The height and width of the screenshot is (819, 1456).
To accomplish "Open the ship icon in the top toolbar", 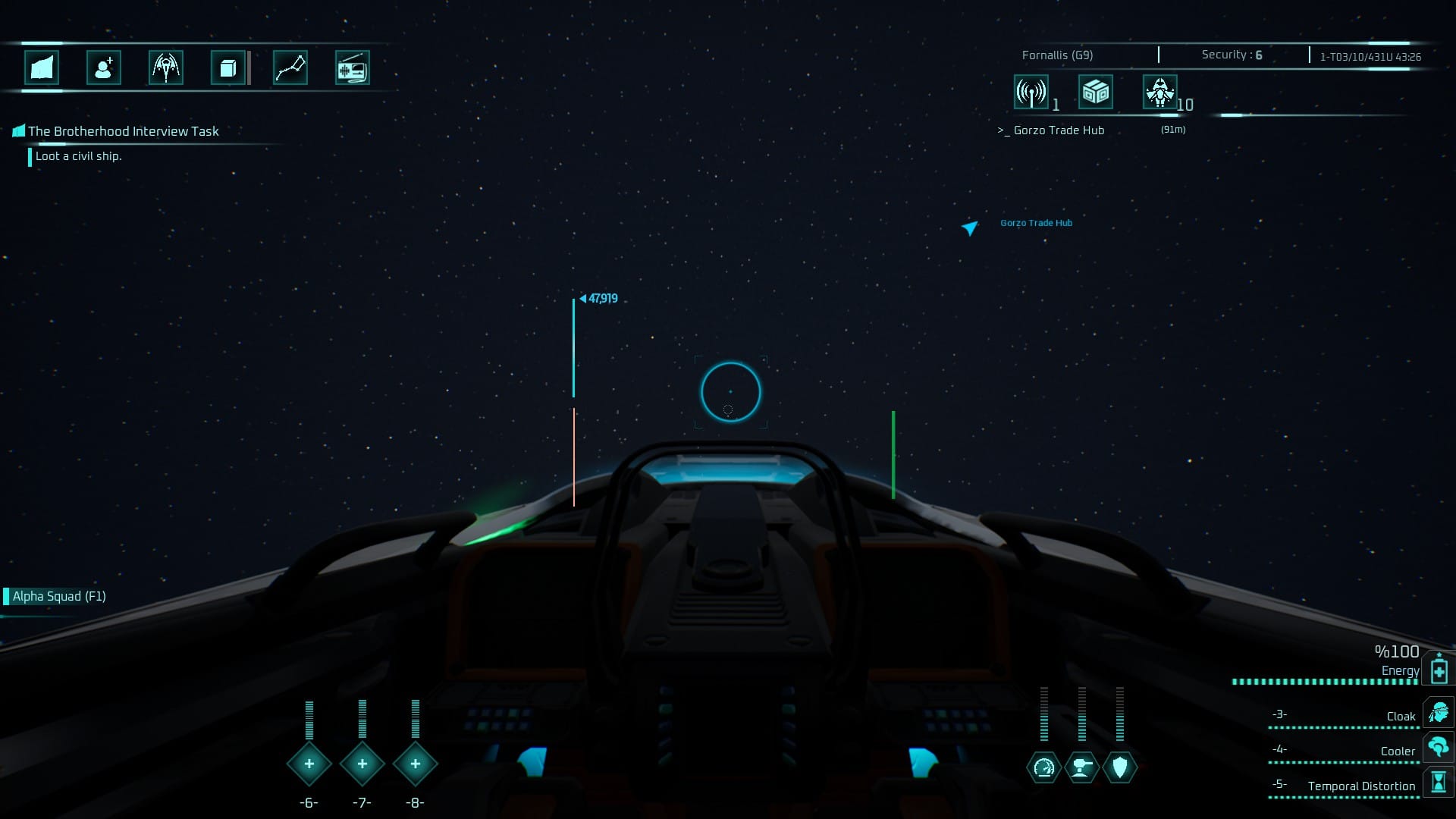I will point(165,67).
